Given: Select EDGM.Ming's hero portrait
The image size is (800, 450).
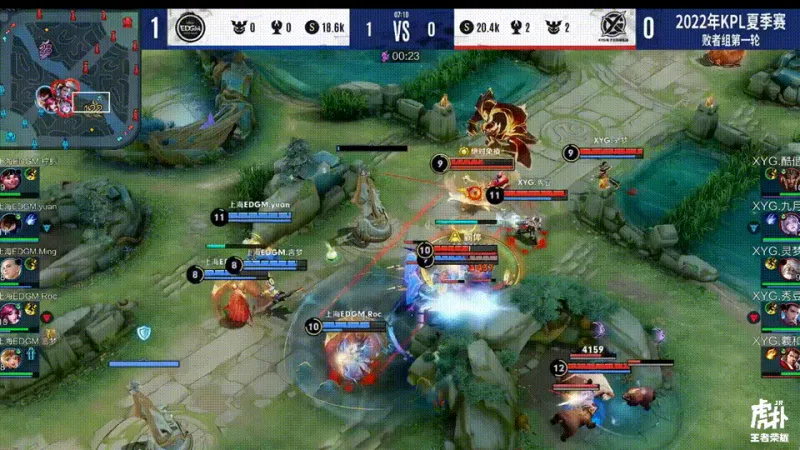Looking at the screenshot, I should coord(11,269).
